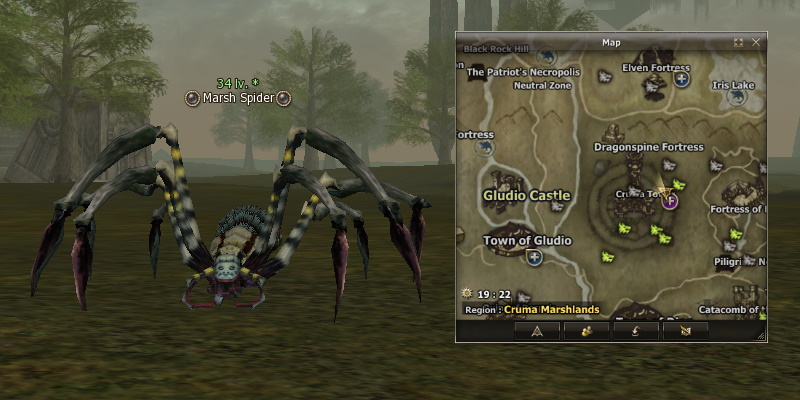The height and width of the screenshot is (400, 800).
Task: Select Gludio Castle on the map
Action: coord(526,195)
